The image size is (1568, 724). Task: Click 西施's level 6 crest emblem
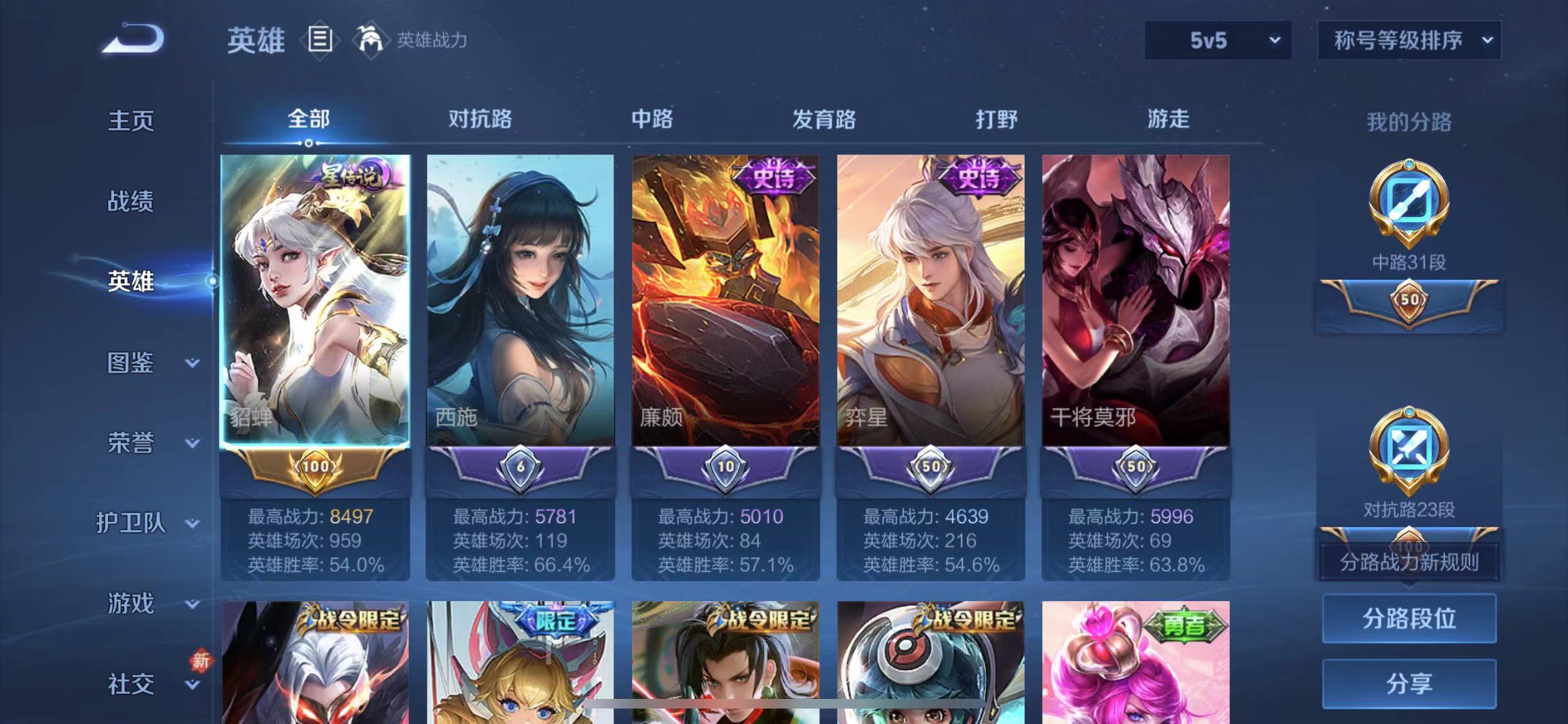(521, 469)
